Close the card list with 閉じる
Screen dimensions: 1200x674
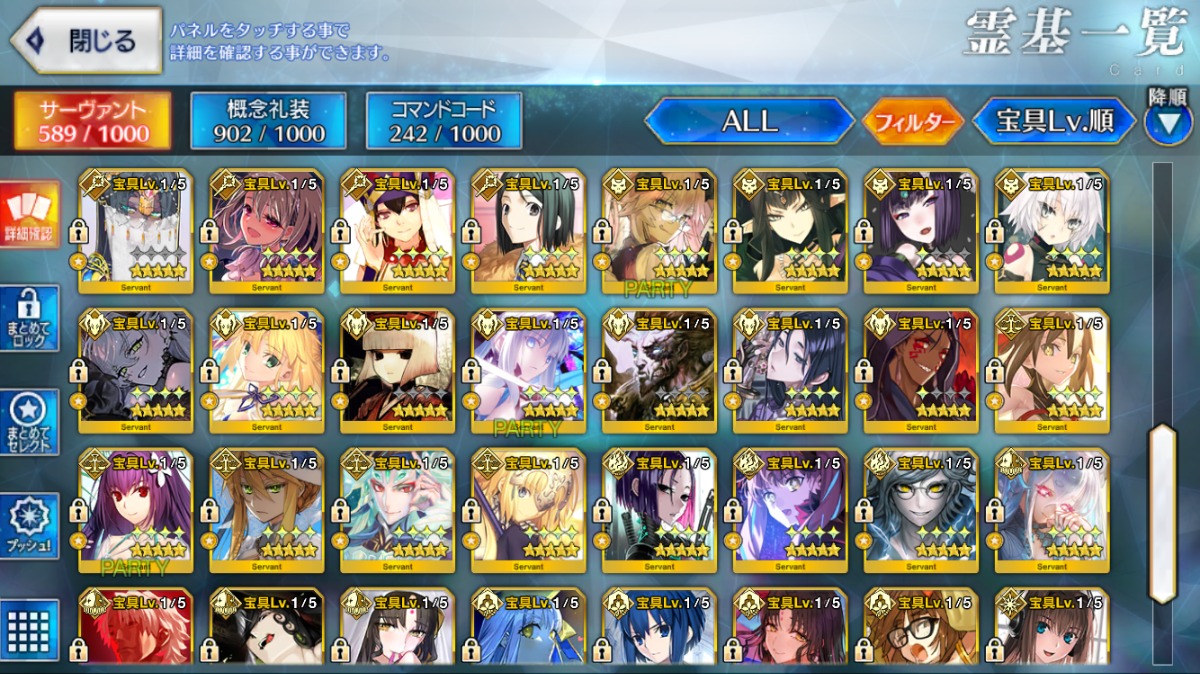[86, 41]
